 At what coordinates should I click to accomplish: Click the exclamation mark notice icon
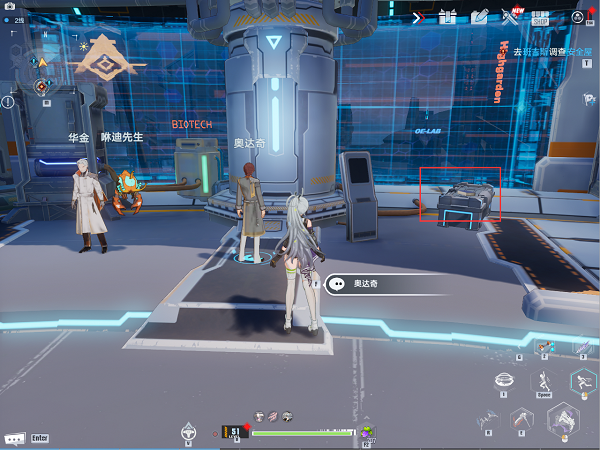point(8,102)
